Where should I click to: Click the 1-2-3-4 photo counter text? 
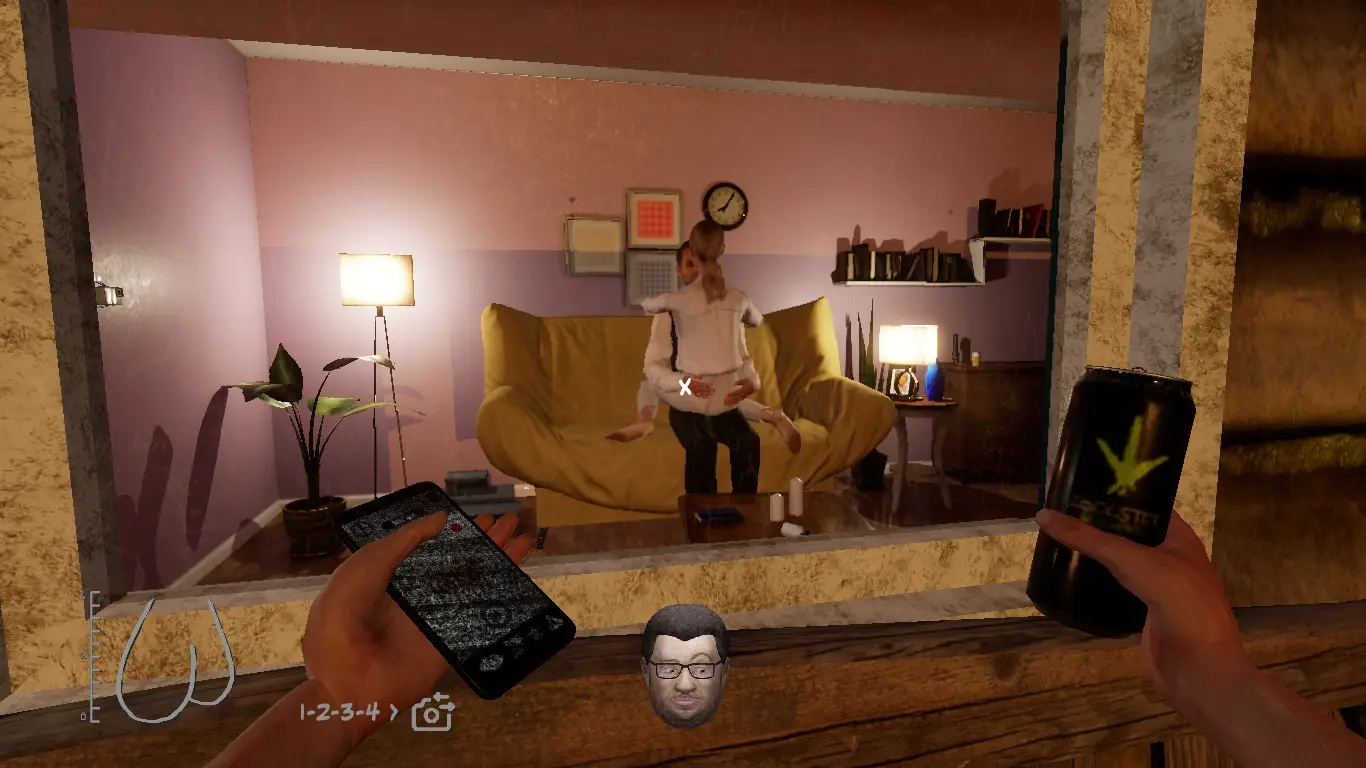point(338,712)
